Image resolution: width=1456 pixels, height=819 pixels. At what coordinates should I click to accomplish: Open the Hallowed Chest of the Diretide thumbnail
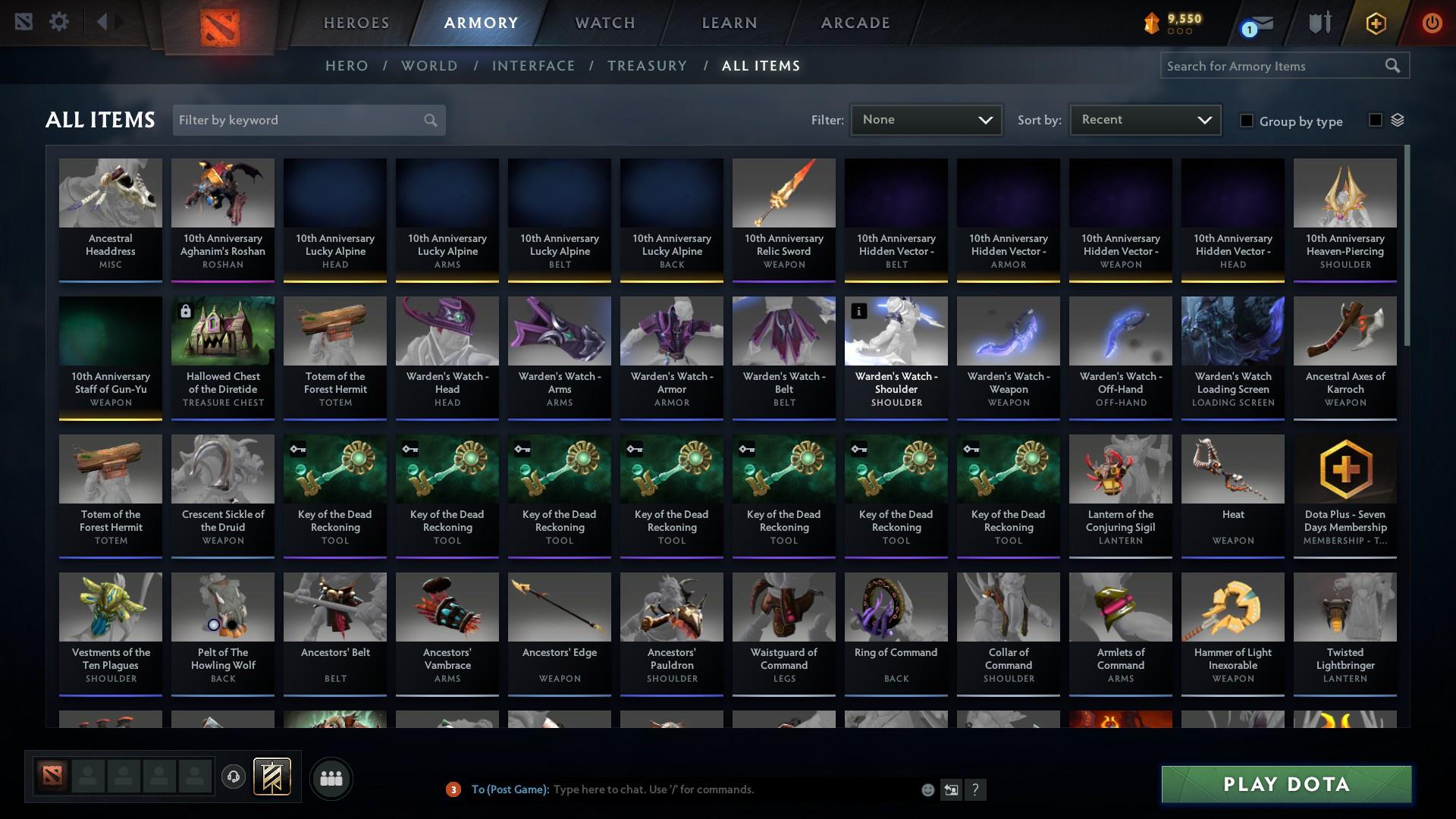point(222,330)
